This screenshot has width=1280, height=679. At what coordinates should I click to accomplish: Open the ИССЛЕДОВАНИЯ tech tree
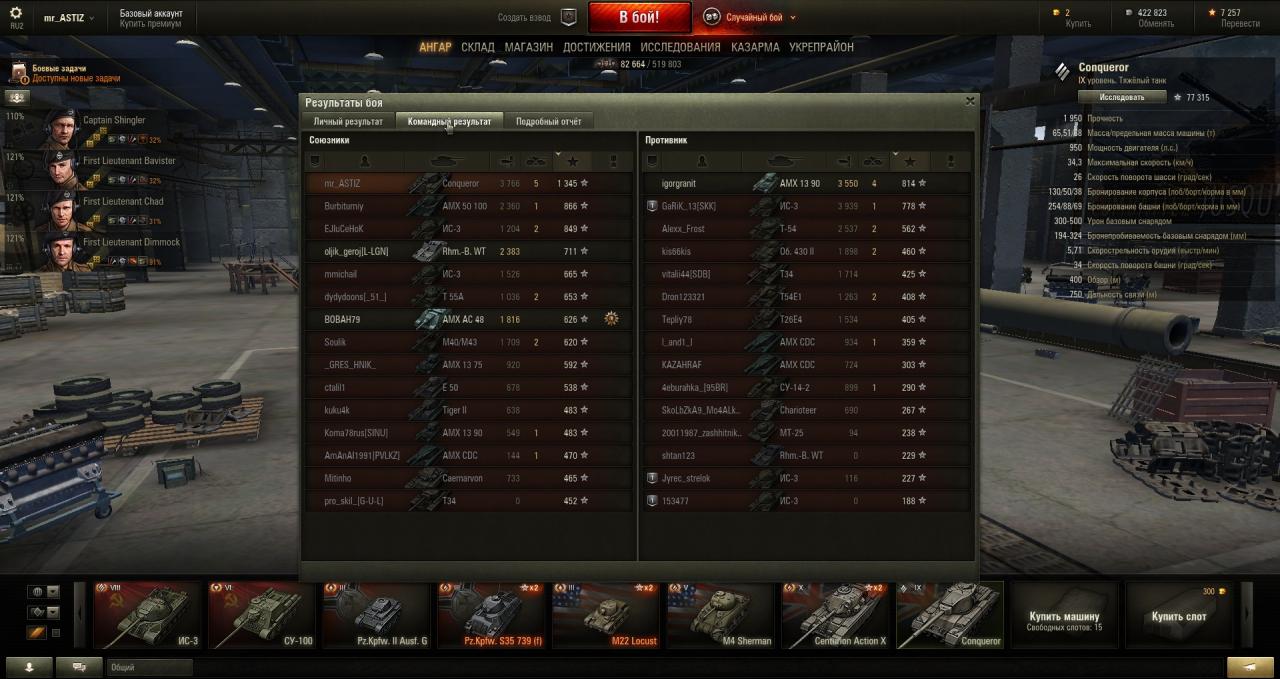pos(680,47)
